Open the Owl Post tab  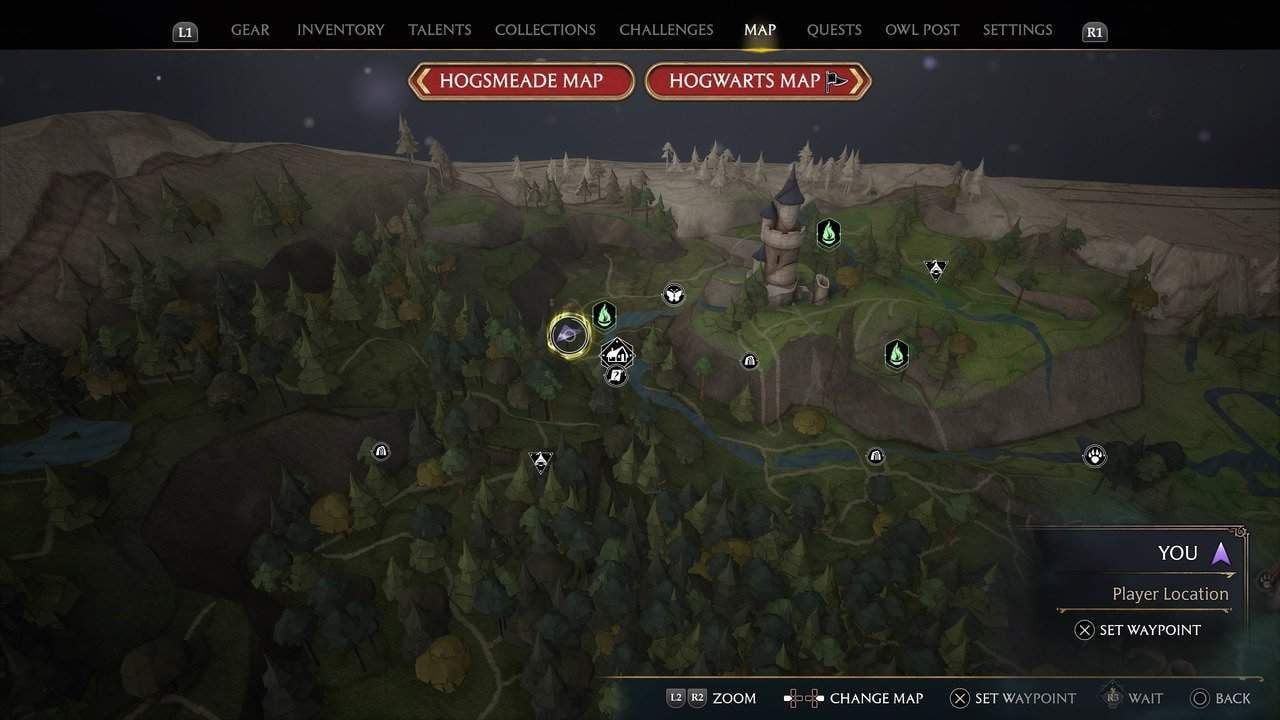922,30
